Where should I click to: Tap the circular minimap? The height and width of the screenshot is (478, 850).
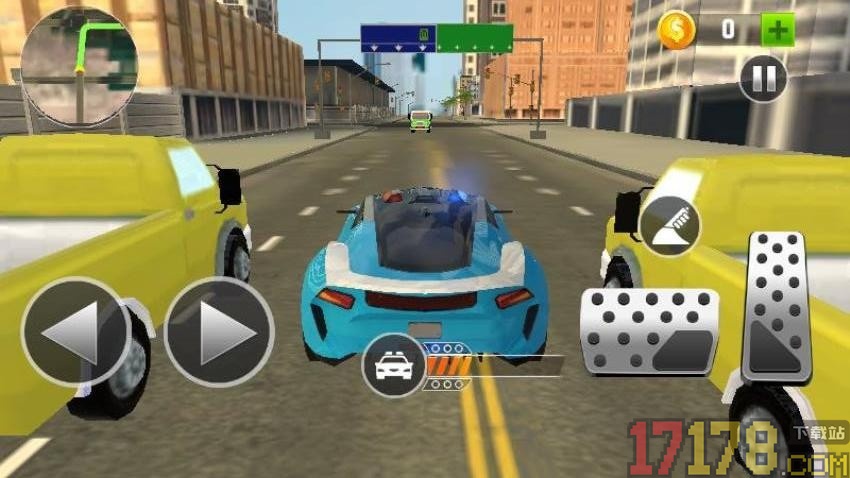tap(79, 66)
